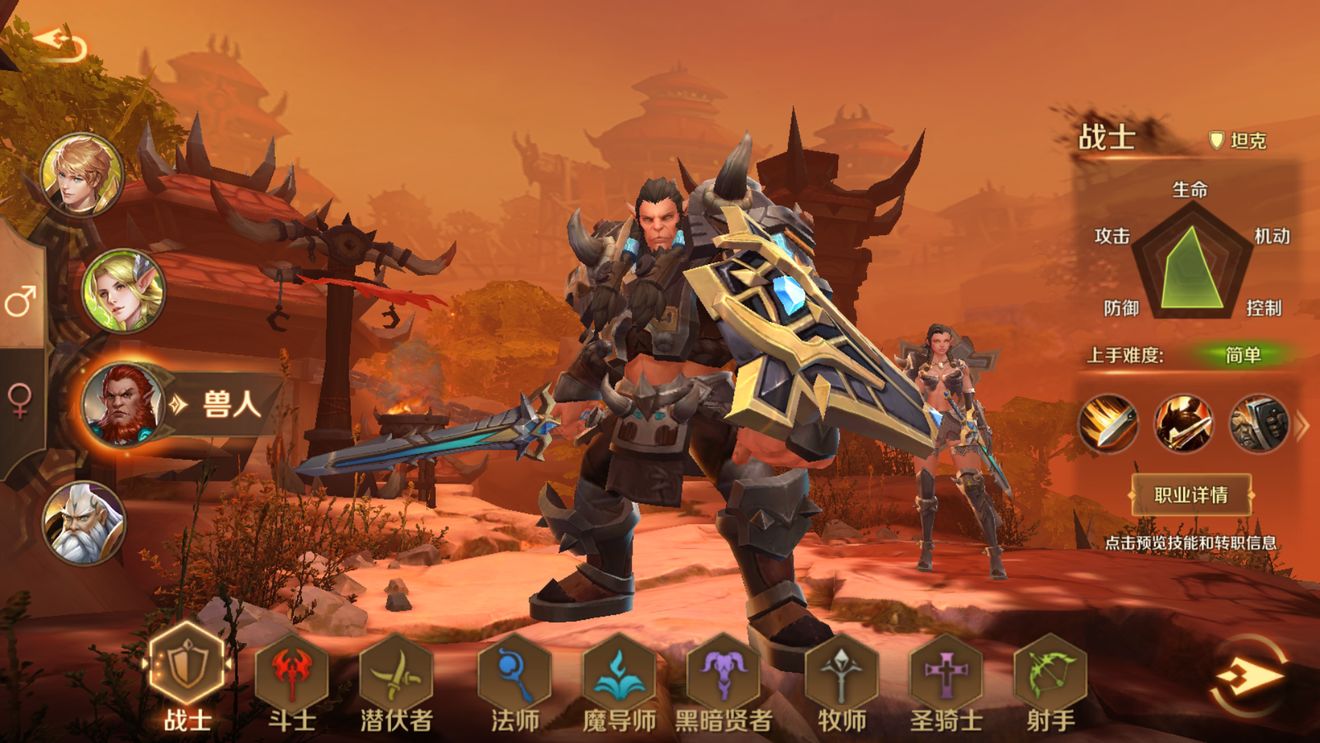
Task: Select the 黑暗贤者 dark sage class
Action: (x=723, y=670)
